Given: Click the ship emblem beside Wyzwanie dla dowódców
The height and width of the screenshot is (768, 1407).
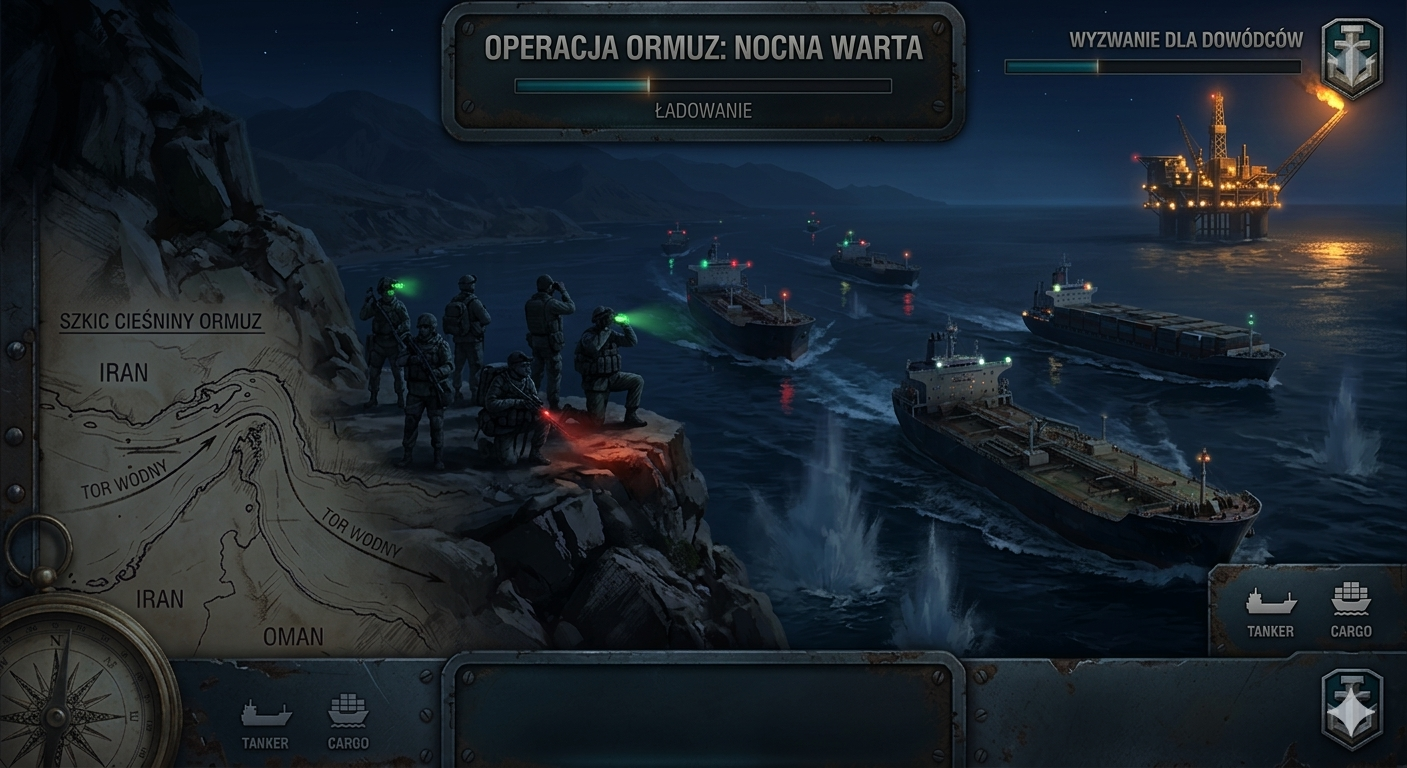Looking at the screenshot, I should [x=1352, y=57].
